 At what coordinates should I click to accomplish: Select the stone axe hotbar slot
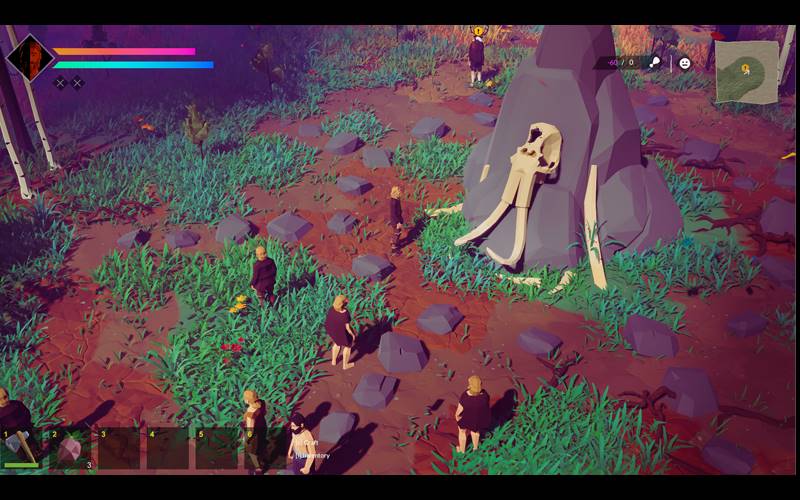[23, 449]
